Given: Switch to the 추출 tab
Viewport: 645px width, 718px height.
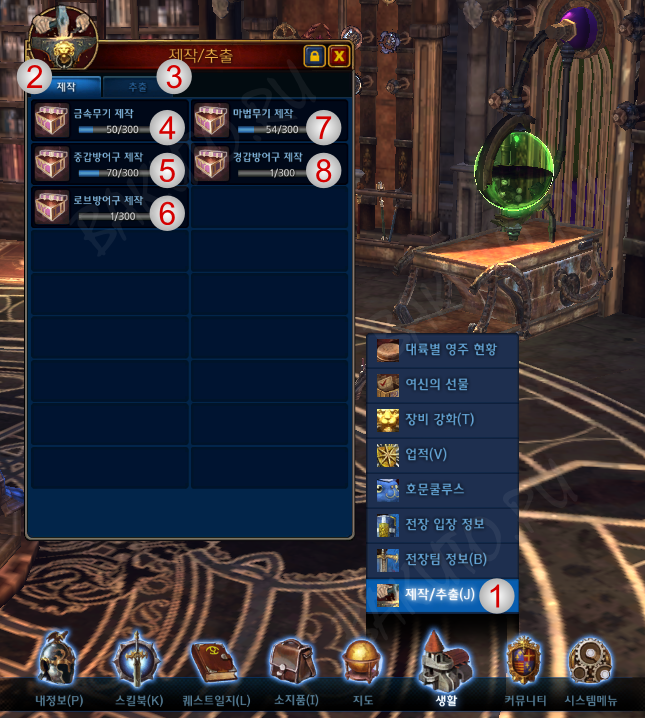Looking at the screenshot, I should [137, 87].
